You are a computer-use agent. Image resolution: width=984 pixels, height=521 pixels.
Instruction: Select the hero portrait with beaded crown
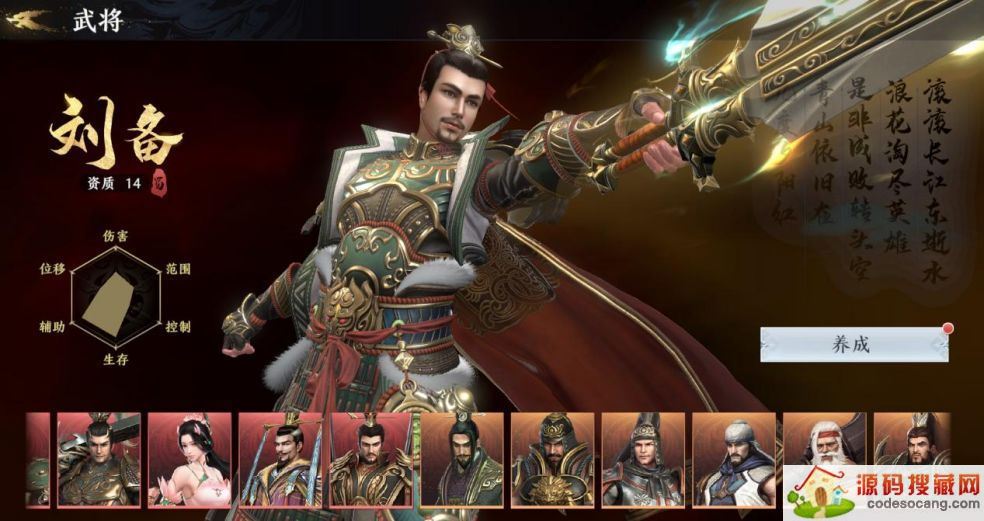tap(280, 459)
